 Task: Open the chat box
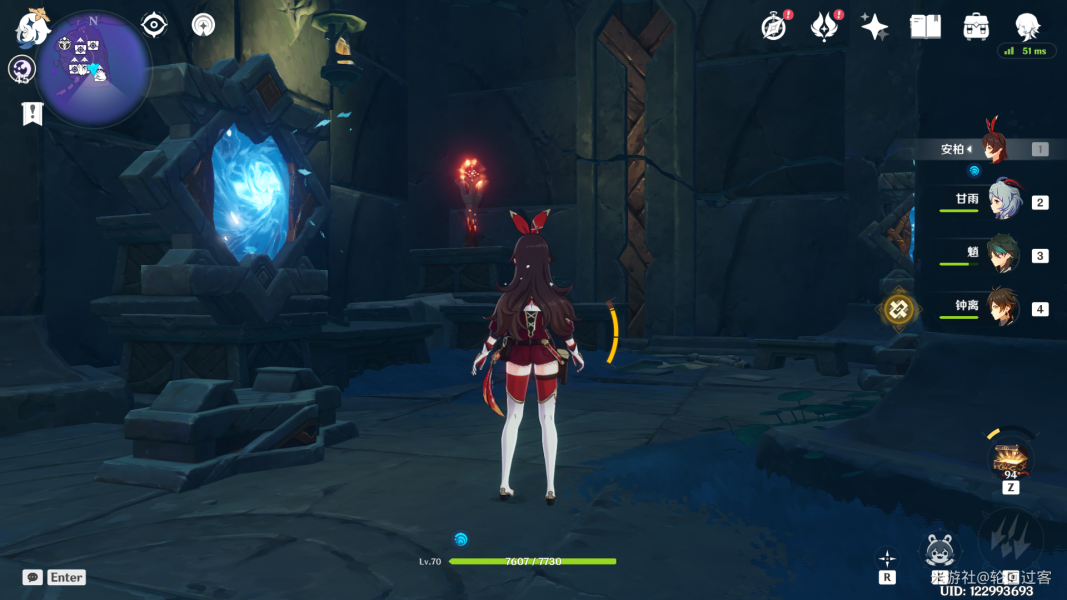33,577
